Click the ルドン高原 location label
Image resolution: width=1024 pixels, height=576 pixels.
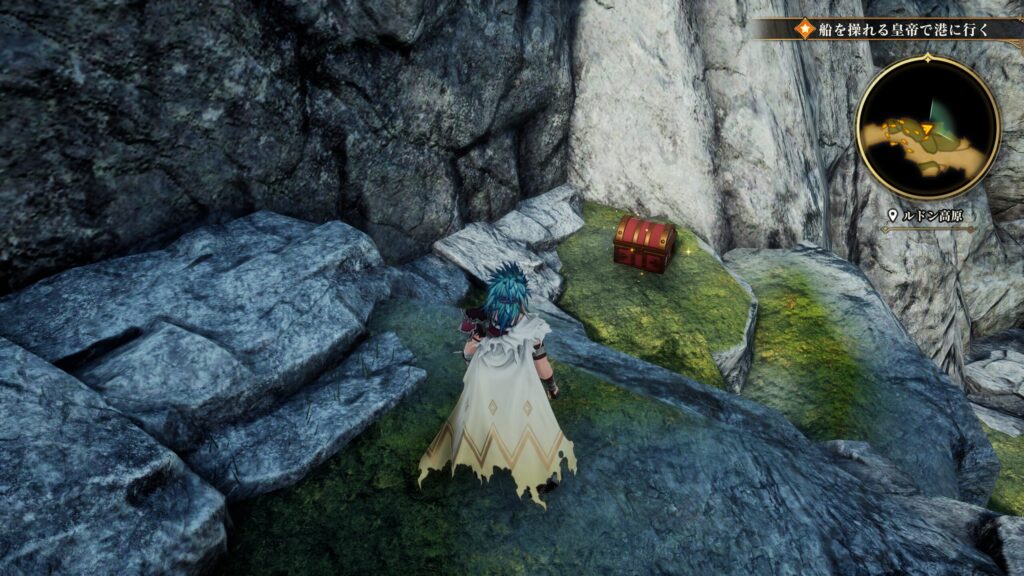[931, 215]
